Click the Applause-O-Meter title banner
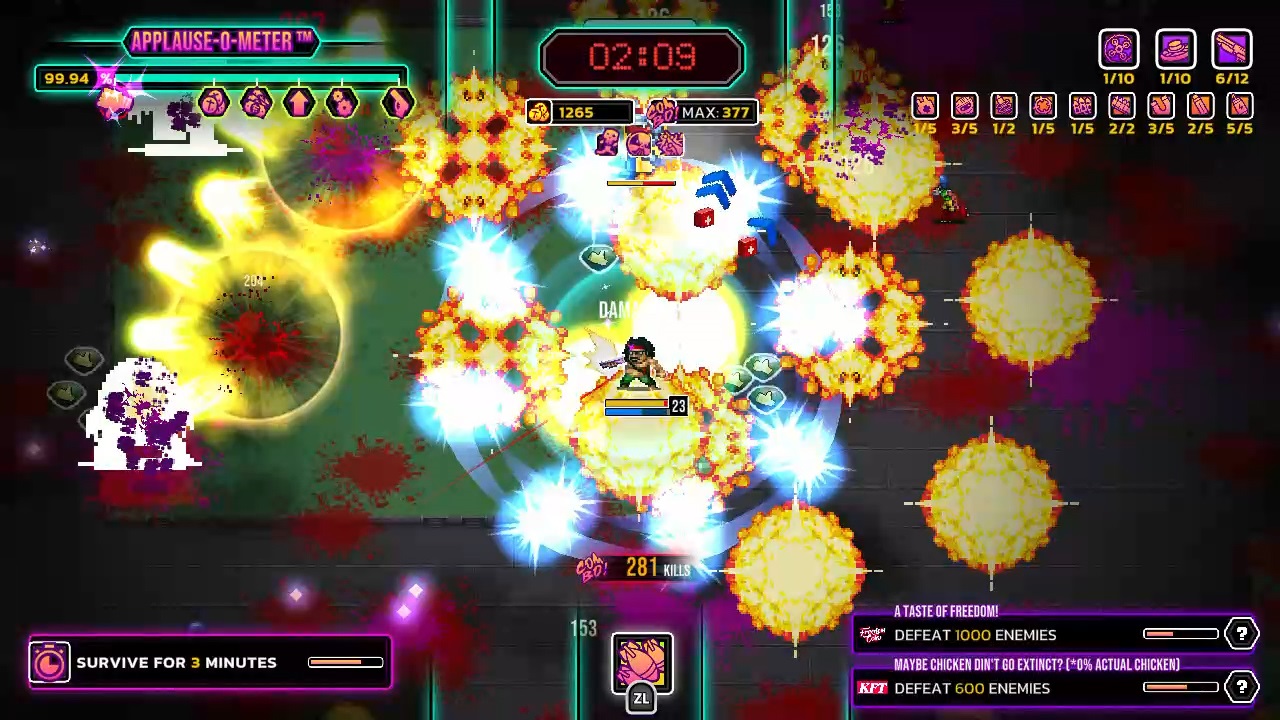1280x720 pixels. click(220, 41)
